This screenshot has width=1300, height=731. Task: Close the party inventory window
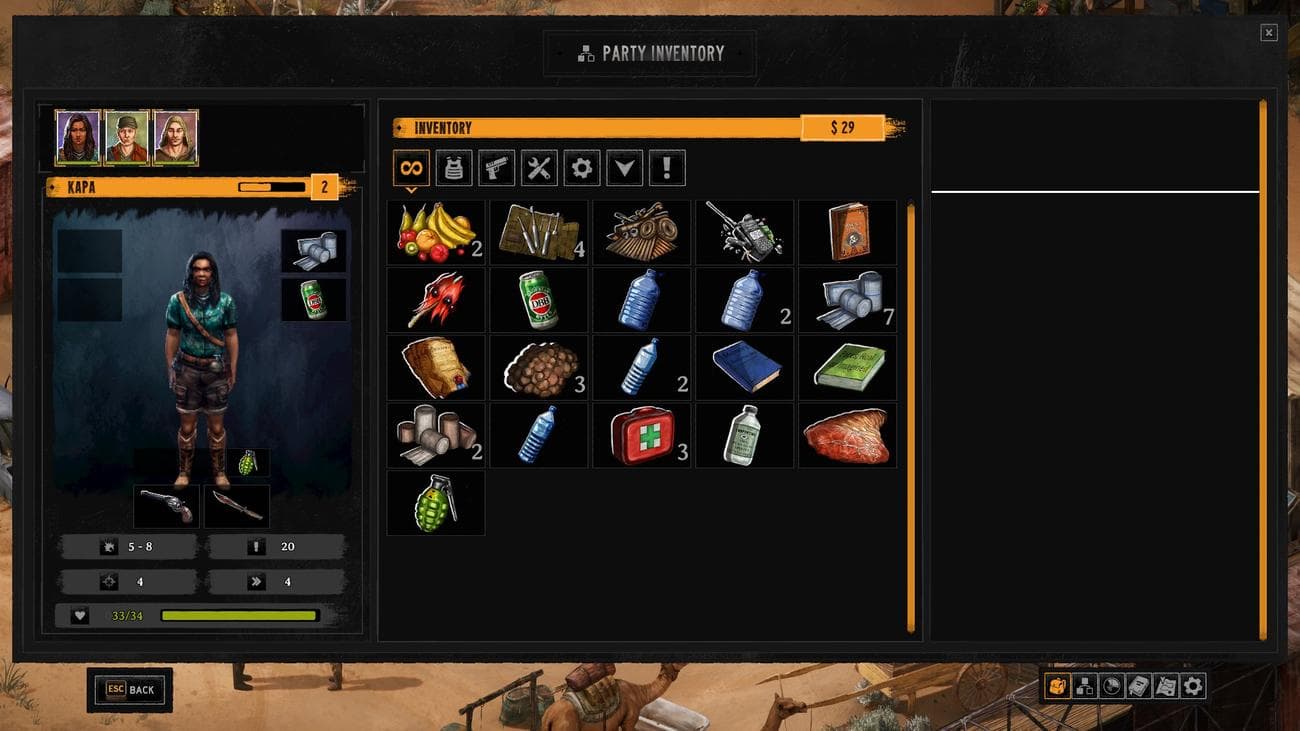pyautogui.click(x=1268, y=33)
